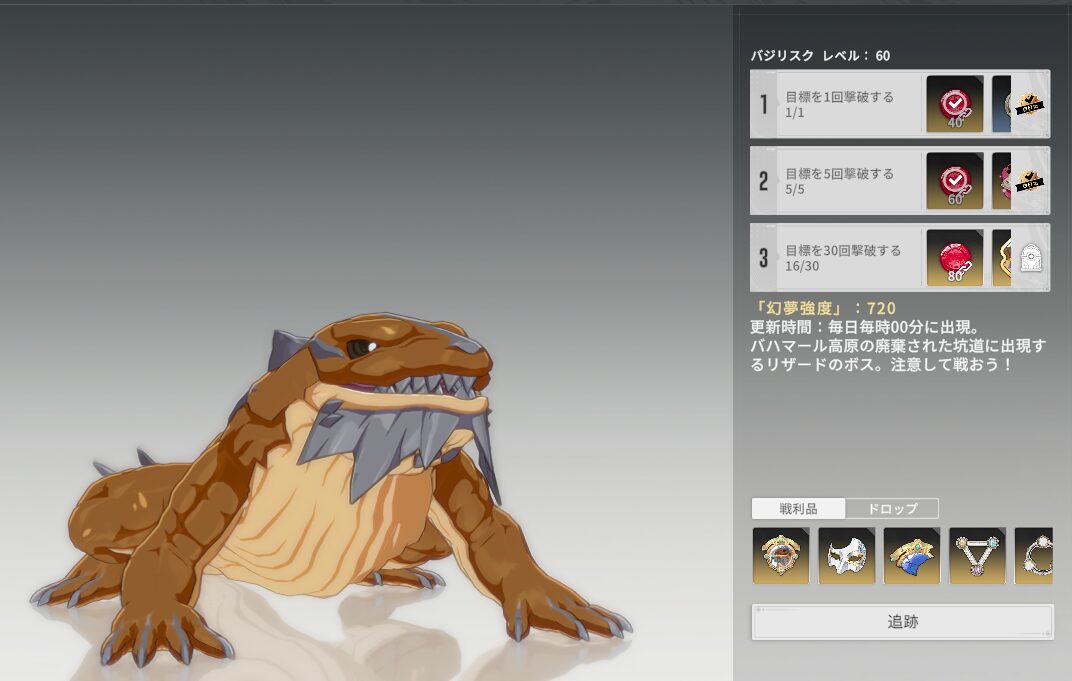Click the 追跡 (Track) button

[902, 622]
